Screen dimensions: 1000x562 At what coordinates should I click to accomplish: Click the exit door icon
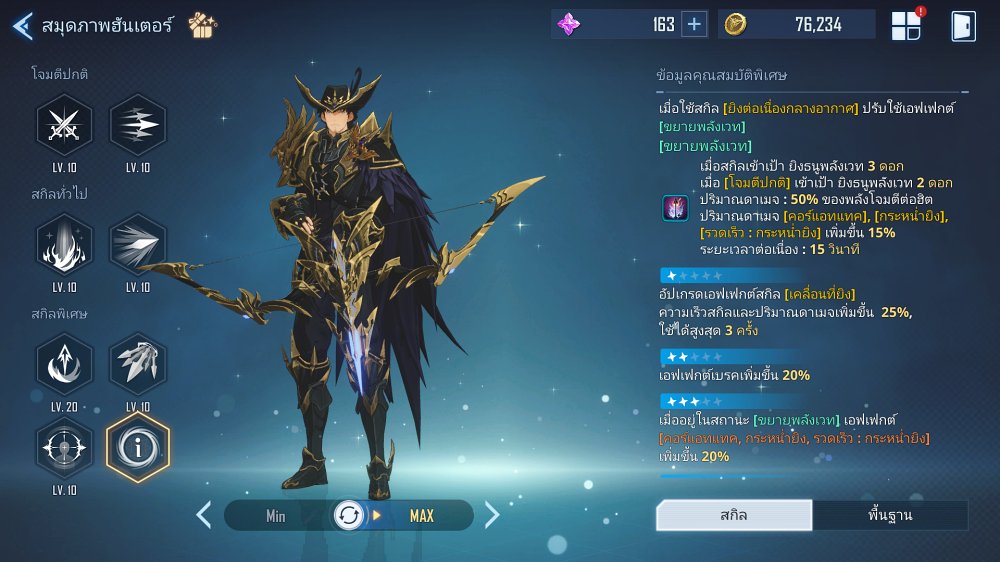[x=963, y=26]
